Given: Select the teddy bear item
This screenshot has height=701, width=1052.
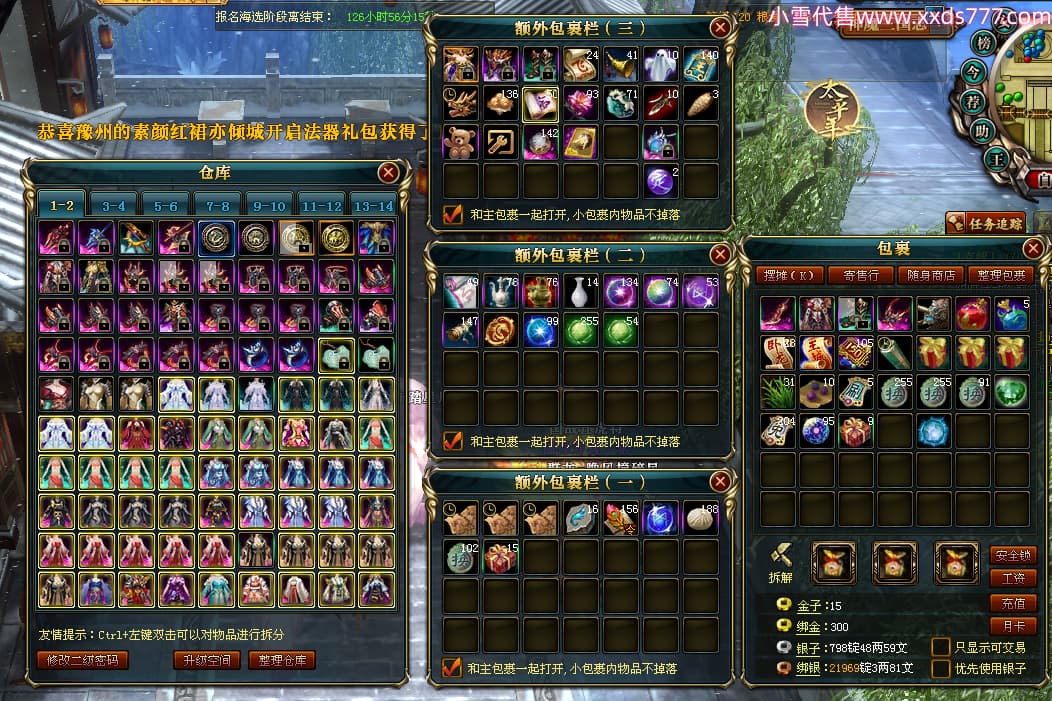Looking at the screenshot, I should click(x=461, y=142).
